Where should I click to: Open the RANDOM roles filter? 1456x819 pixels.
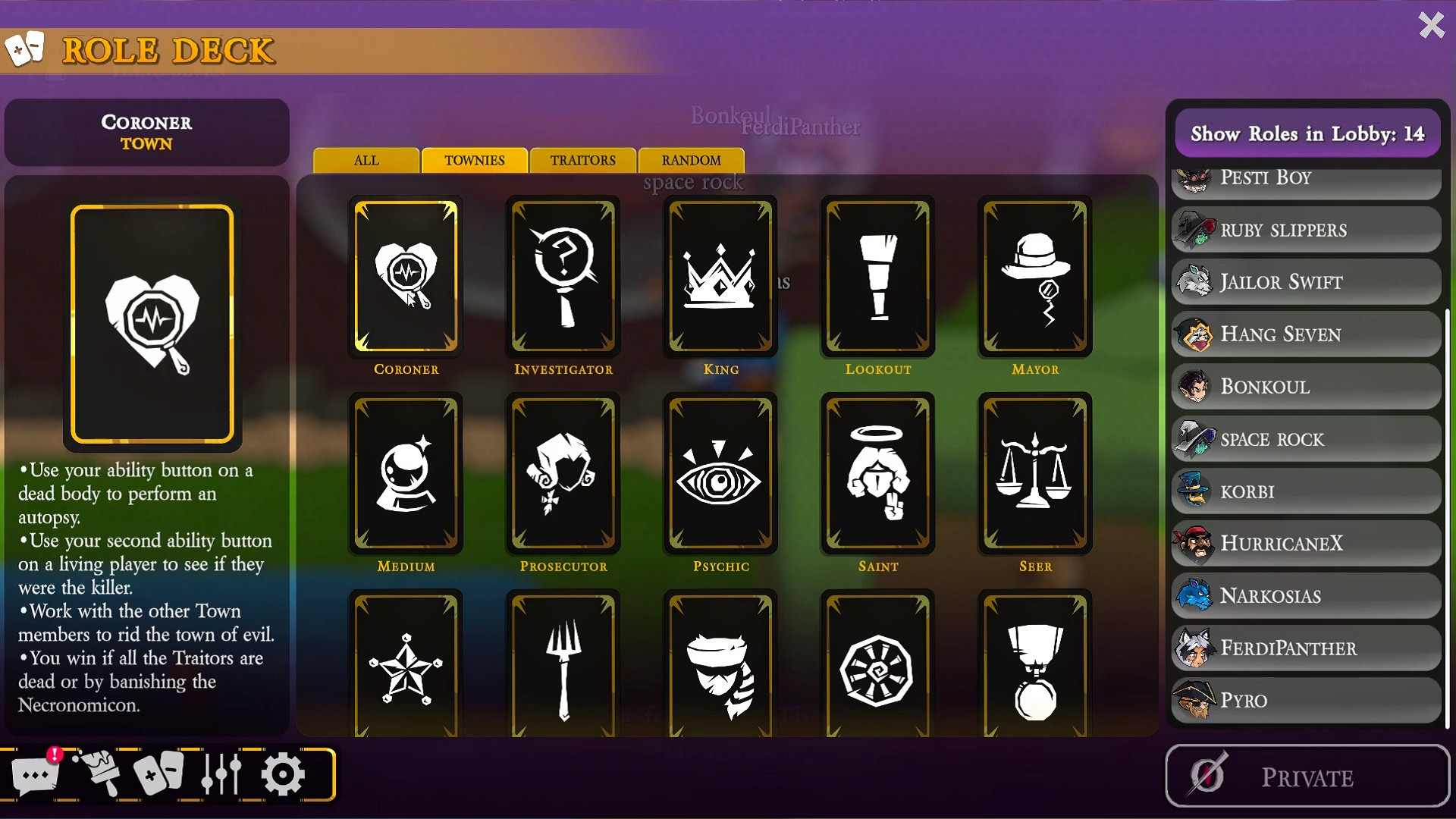point(691,160)
